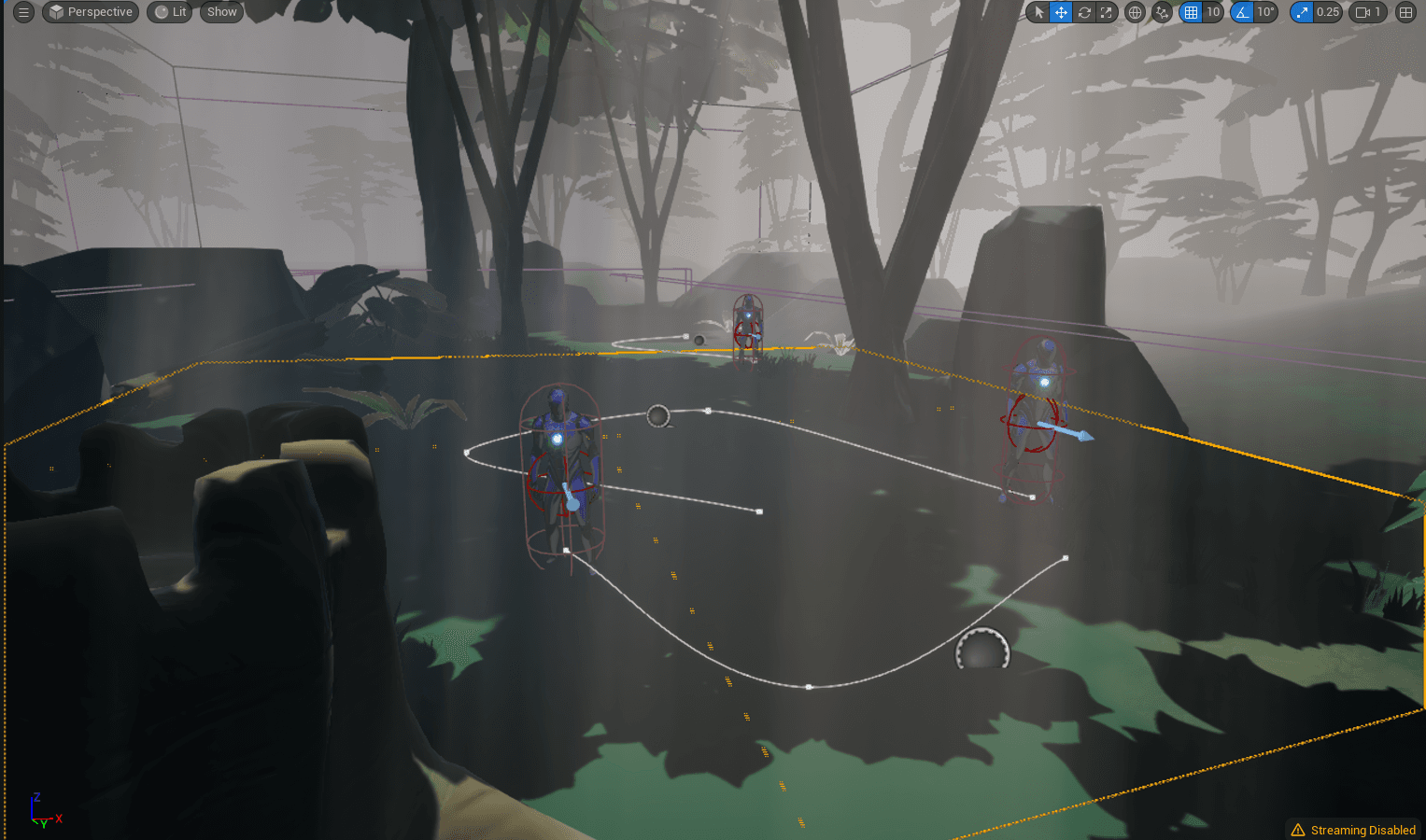The image size is (1426, 840).
Task: Open the viewport layout selector icon
Action: point(1405,12)
